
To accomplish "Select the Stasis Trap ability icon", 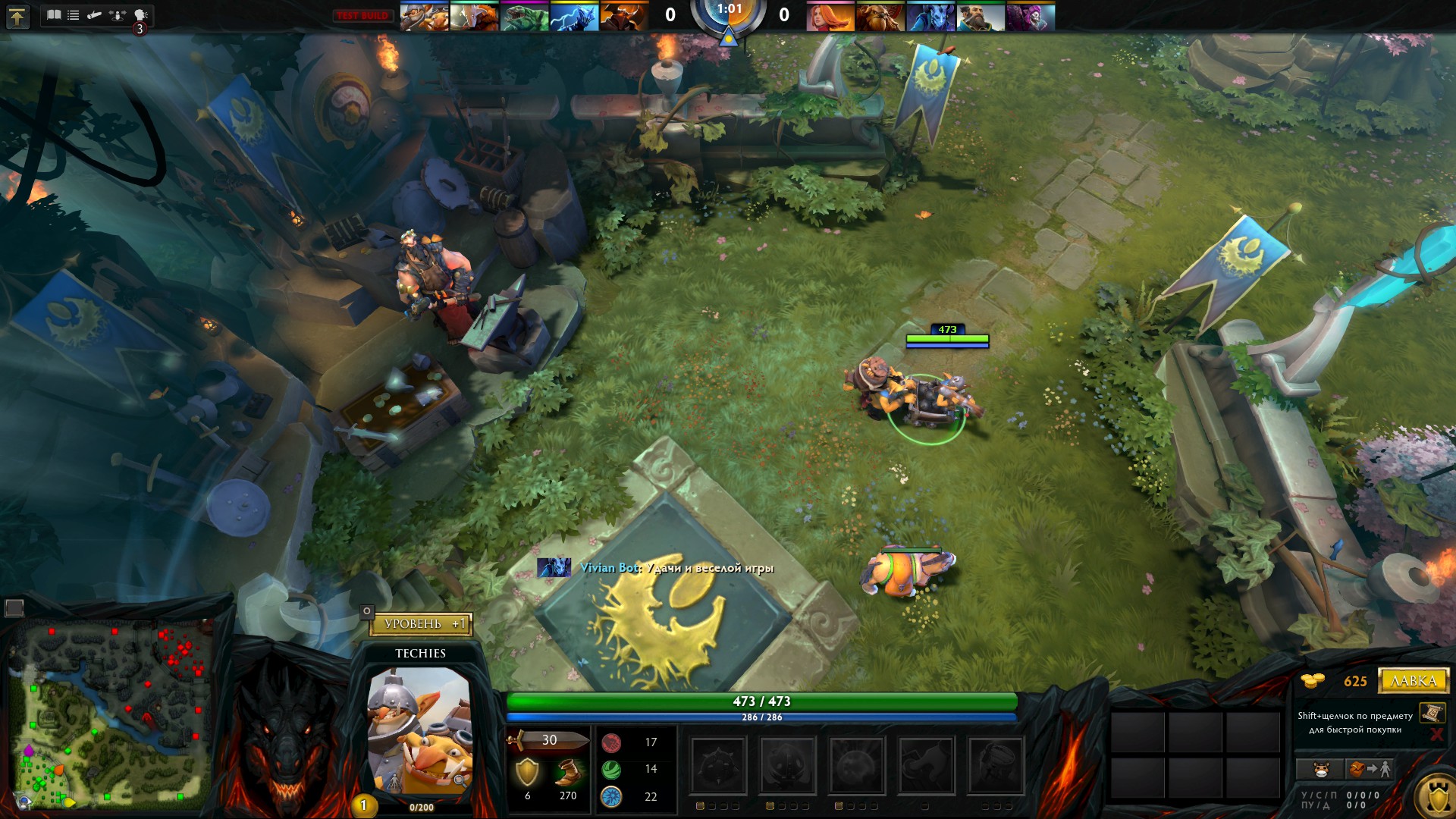I will [787, 764].
